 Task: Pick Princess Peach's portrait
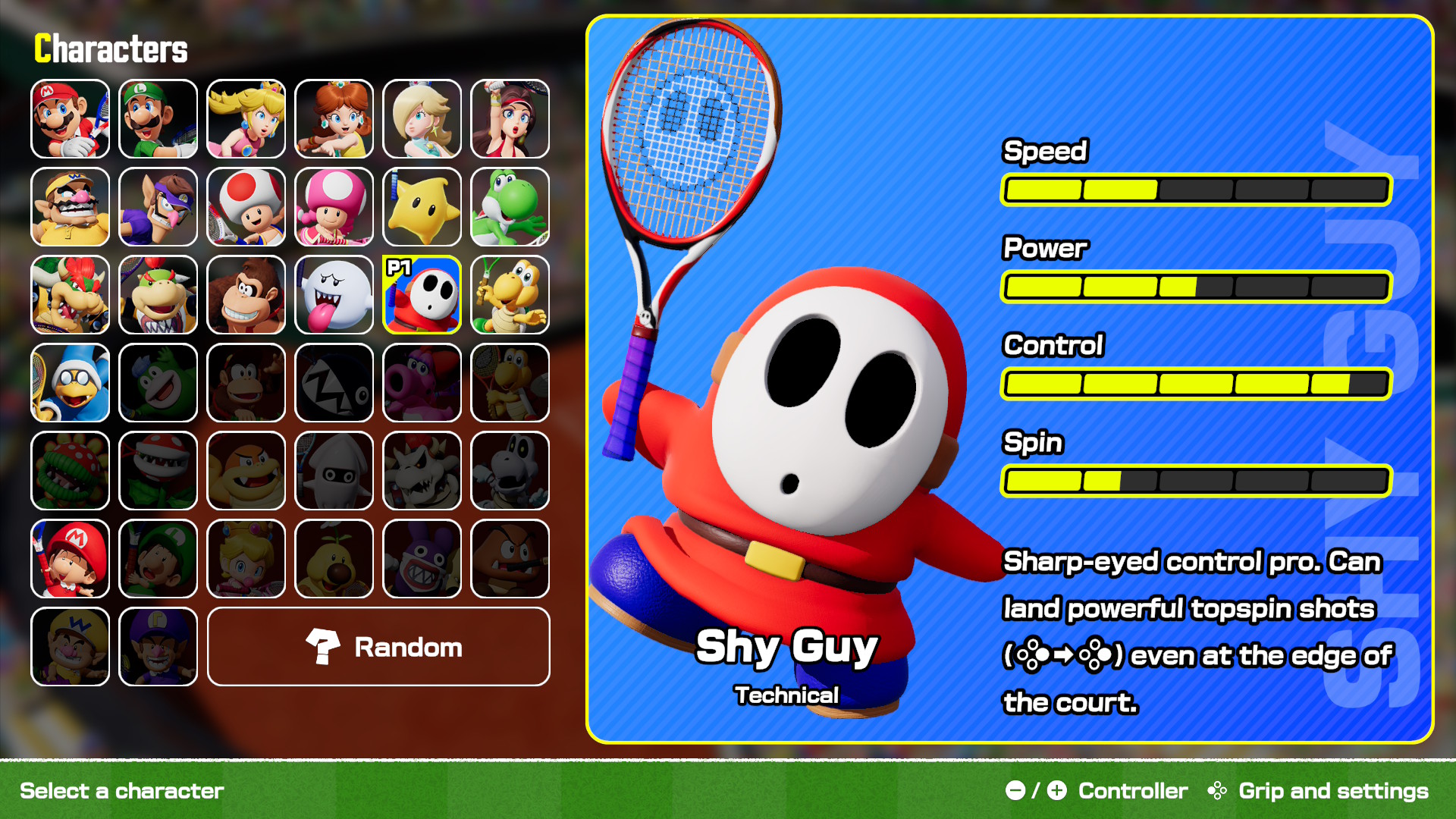click(246, 119)
